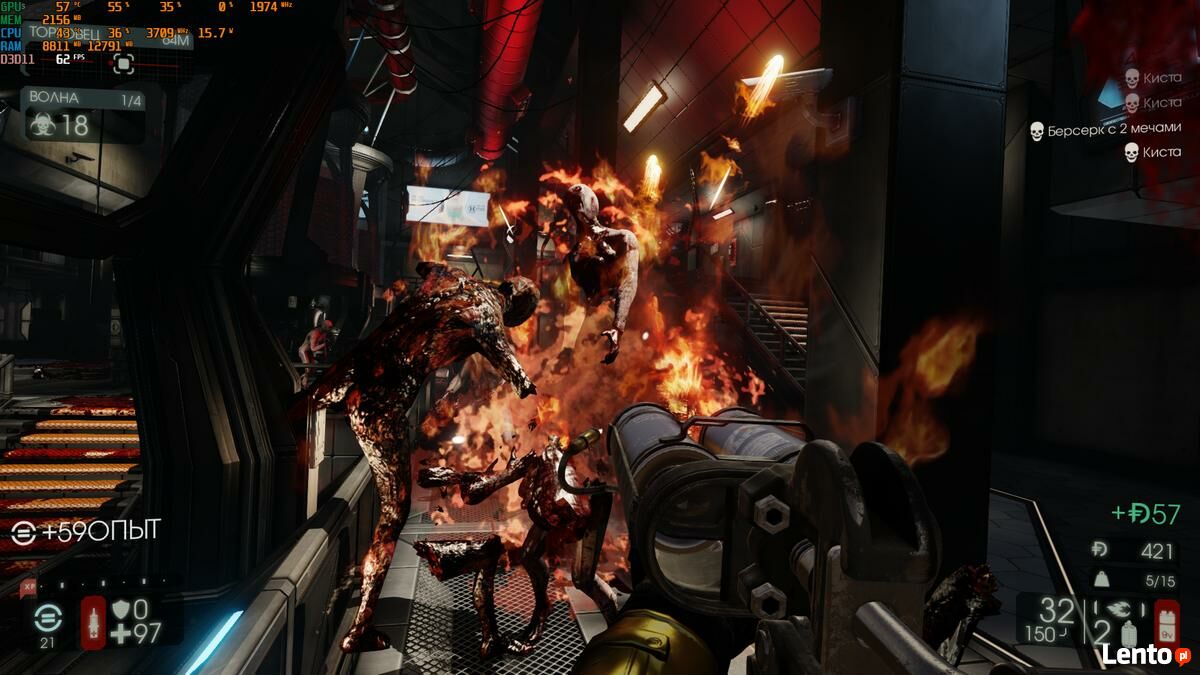Click the Берсерк с 2 мечами kill entry

1106,131
